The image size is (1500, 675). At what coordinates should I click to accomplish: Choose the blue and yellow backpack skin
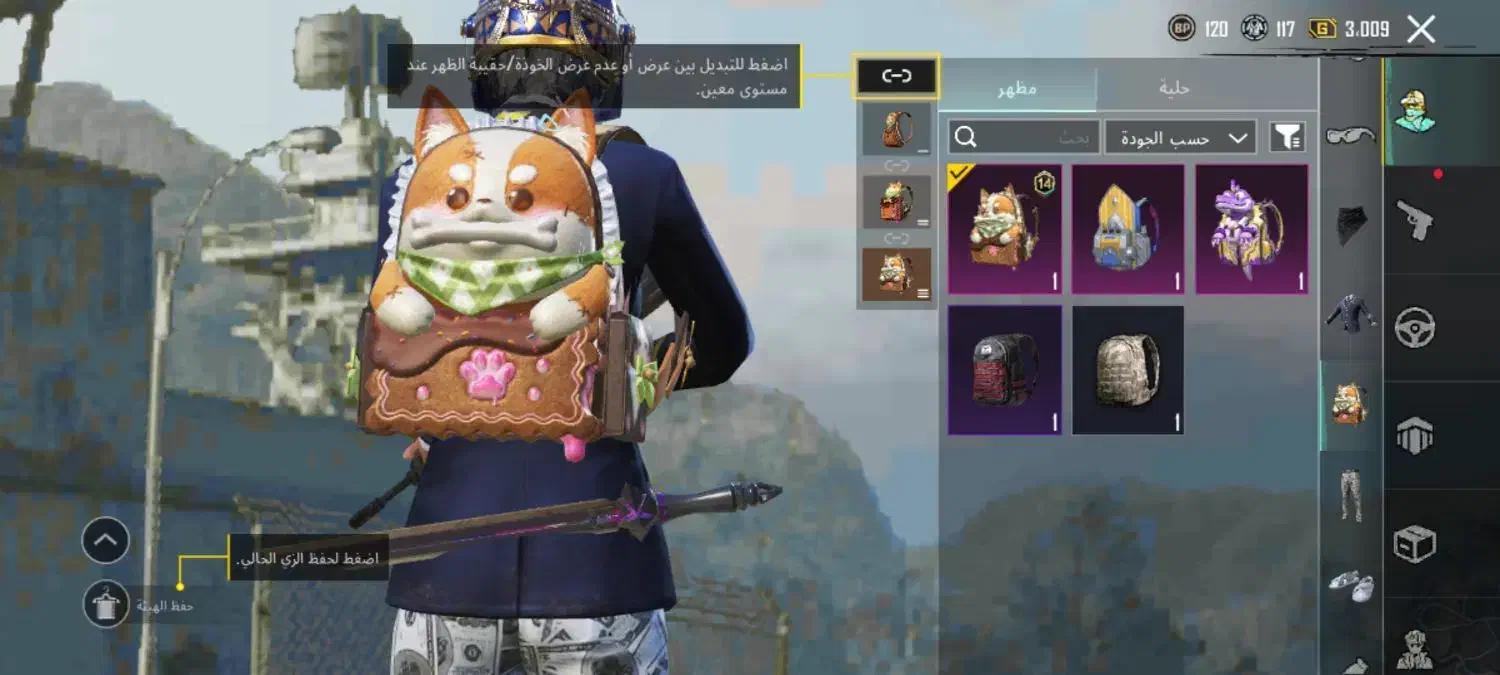click(x=1127, y=230)
